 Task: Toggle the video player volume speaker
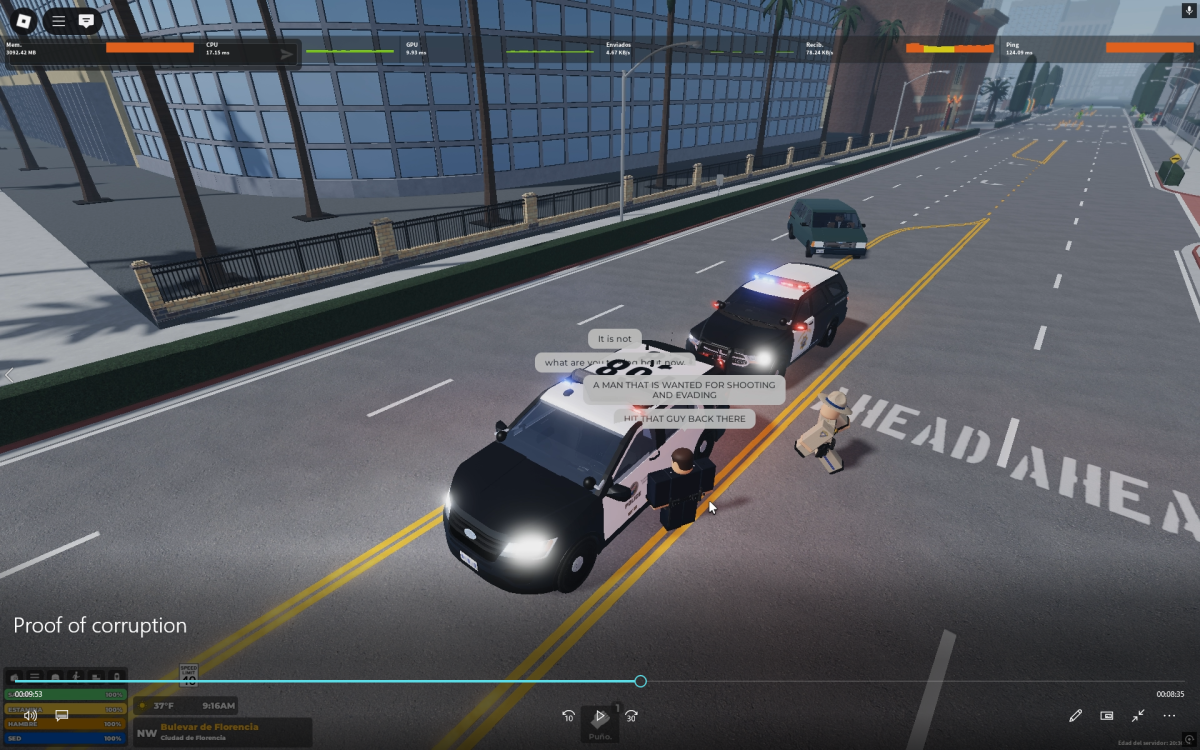[x=30, y=715]
